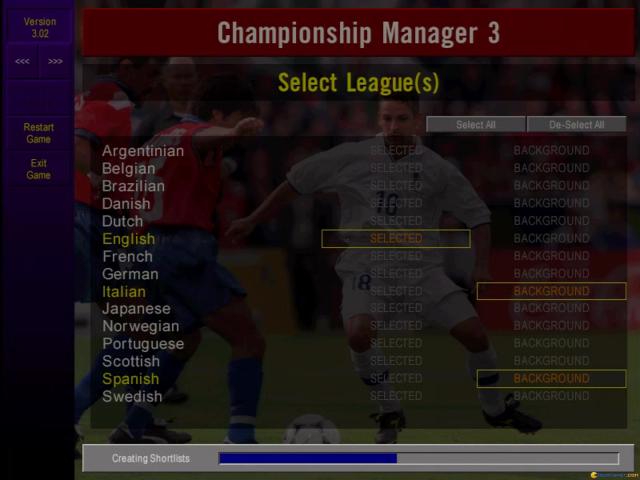Select the Scottish league name
640x480 pixels.
coord(131,361)
